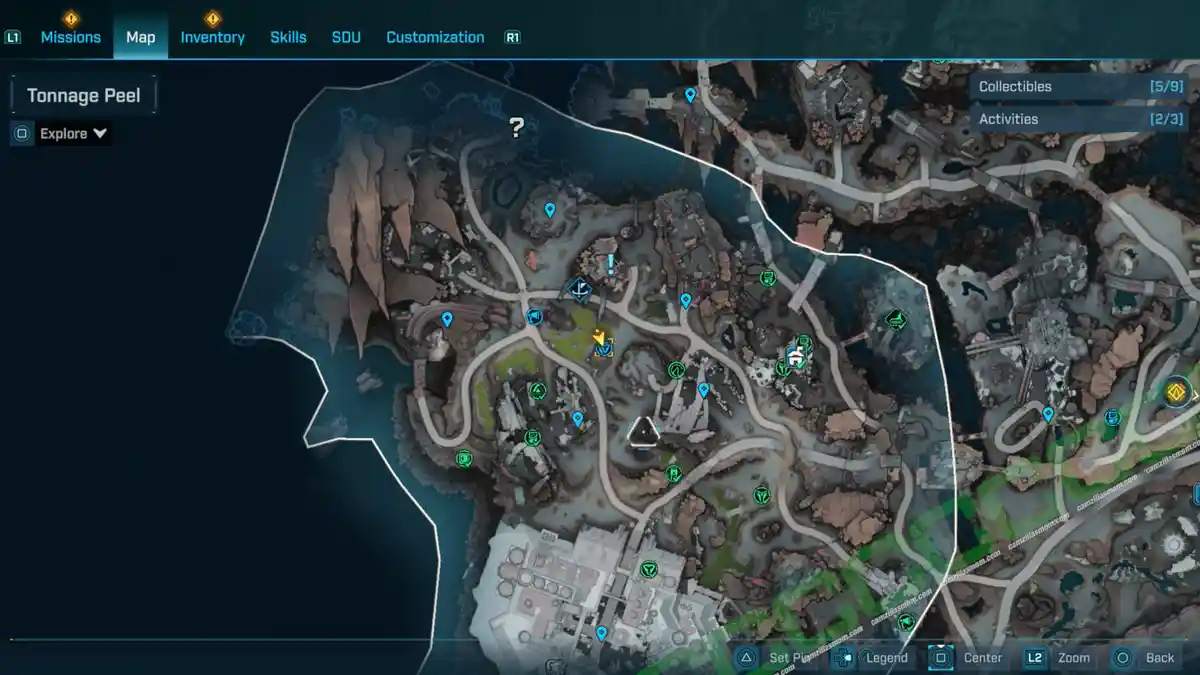This screenshot has height=675, width=1200.
Task: Switch to the Map tab
Action: tap(140, 37)
